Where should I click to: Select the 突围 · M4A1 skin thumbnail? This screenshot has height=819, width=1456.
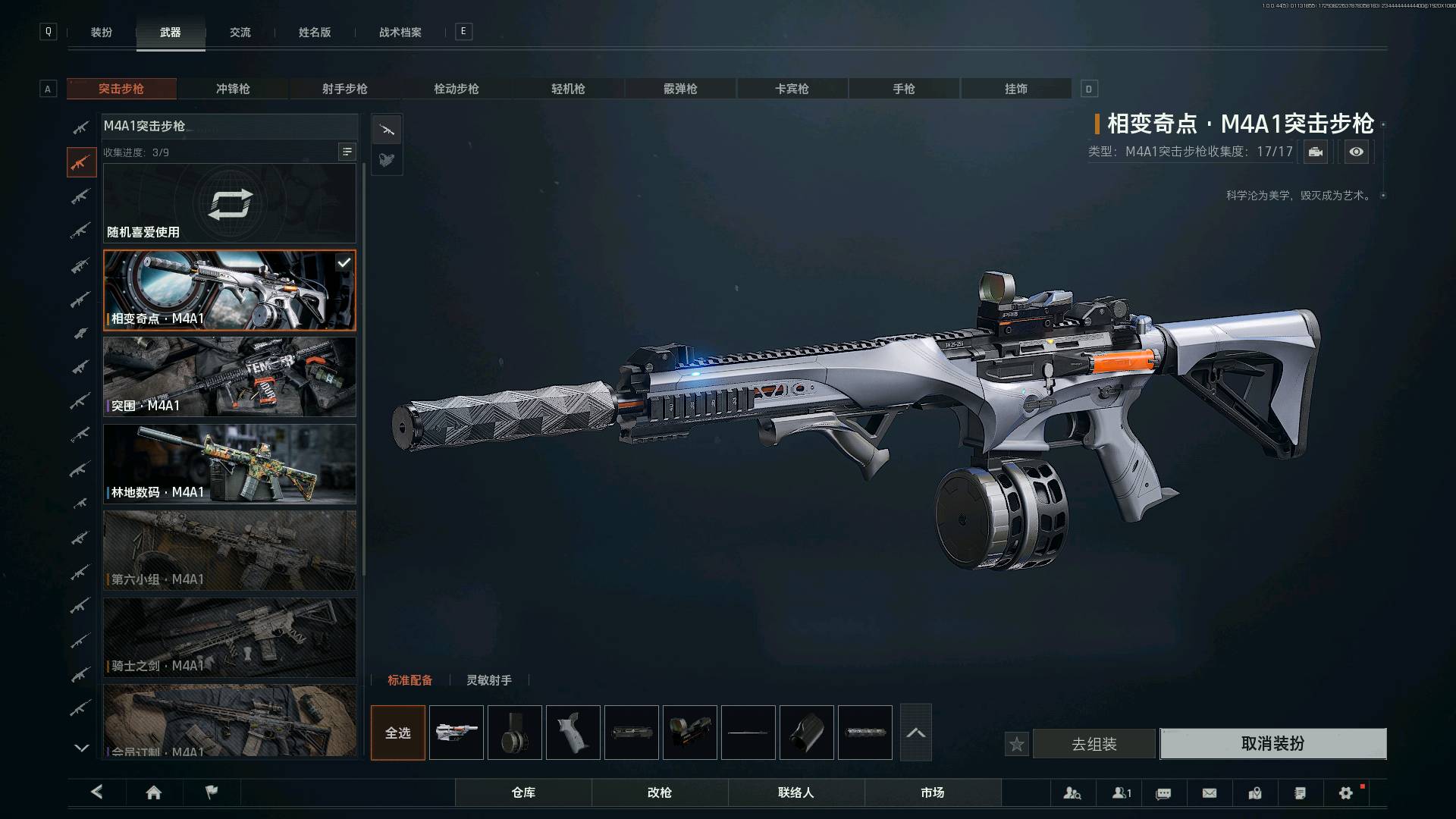229,377
